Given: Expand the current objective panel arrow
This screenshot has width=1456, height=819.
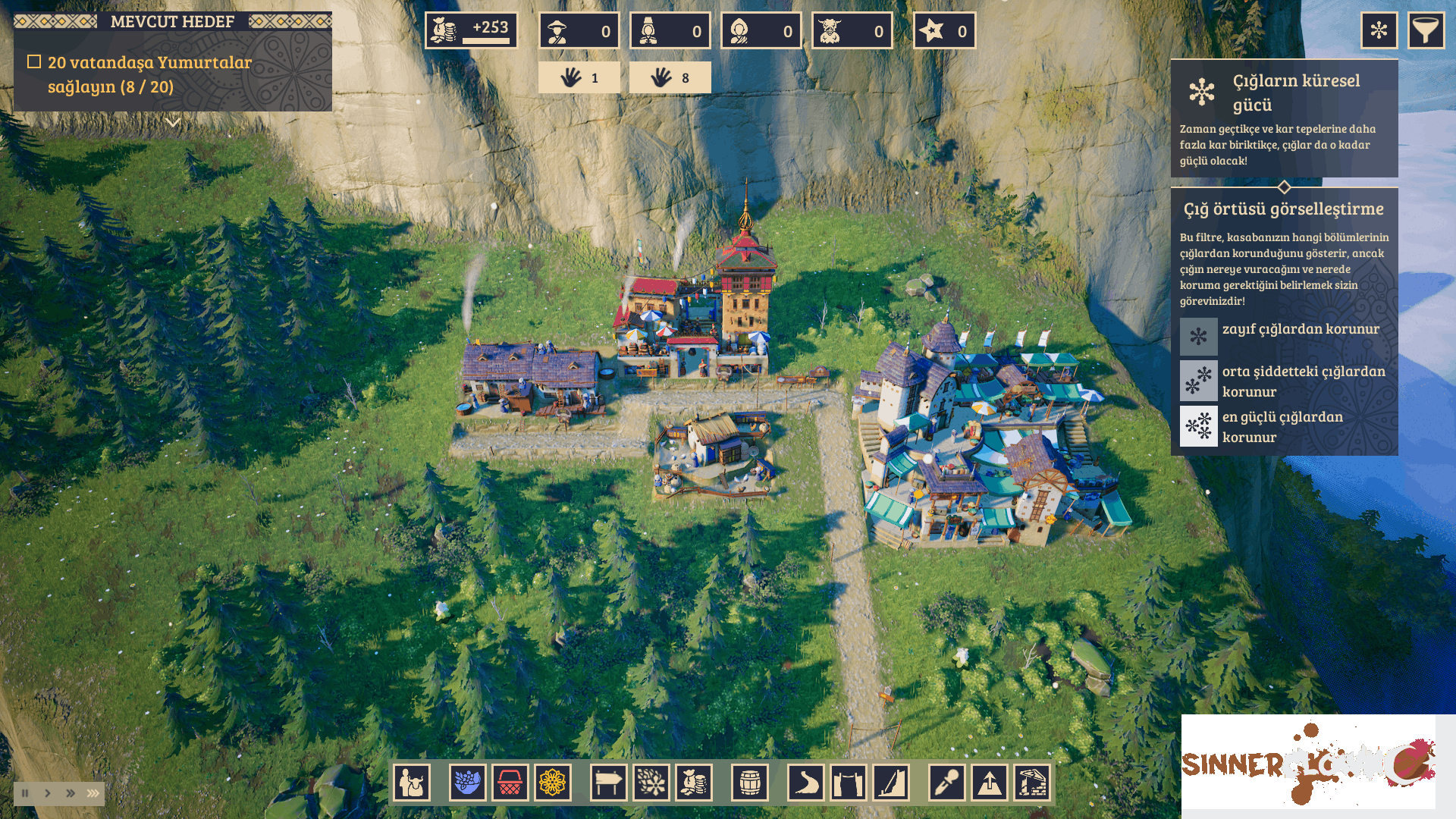Looking at the screenshot, I should pyautogui.click(x=173, y=122).
